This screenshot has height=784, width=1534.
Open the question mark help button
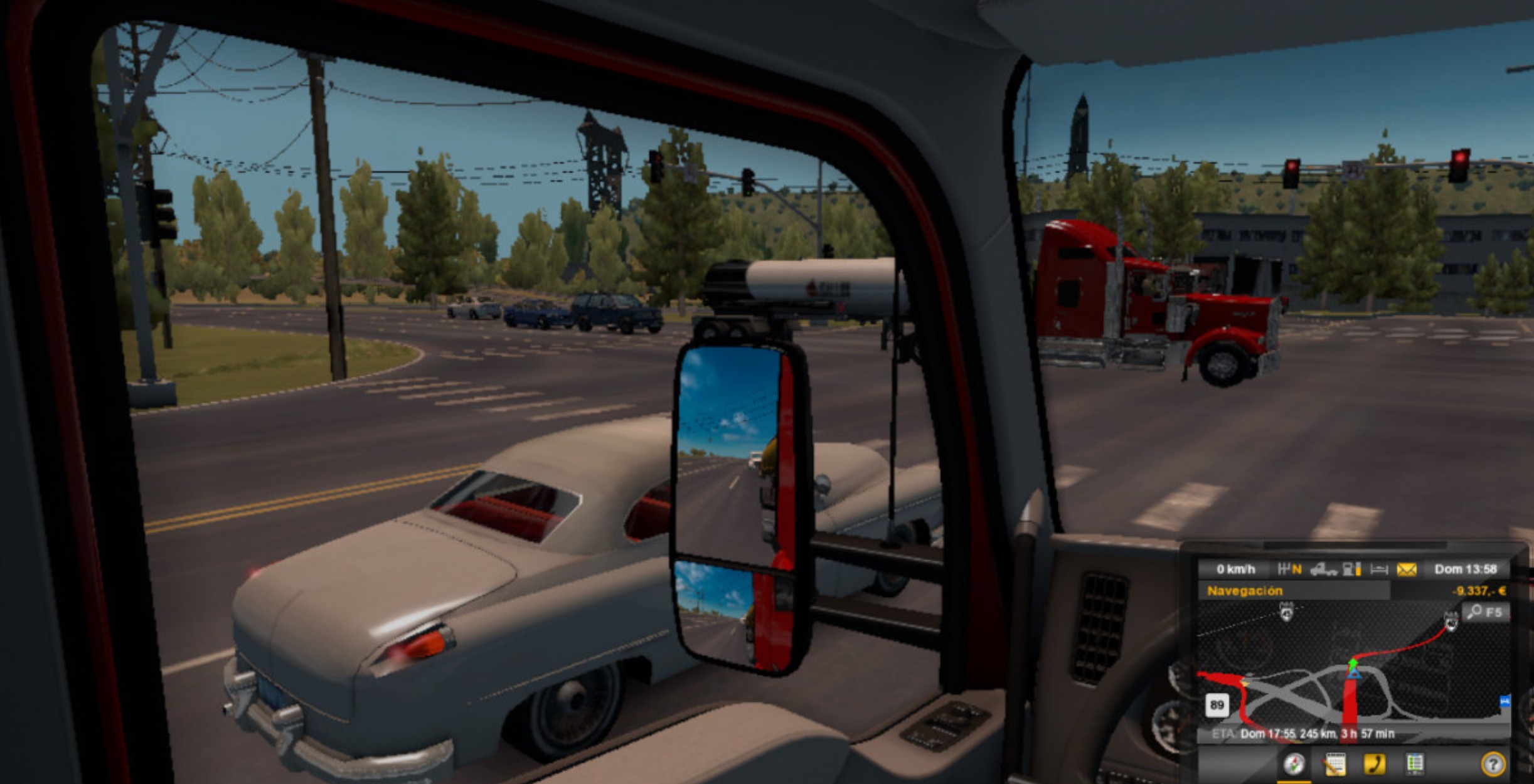click(1493, 765)
